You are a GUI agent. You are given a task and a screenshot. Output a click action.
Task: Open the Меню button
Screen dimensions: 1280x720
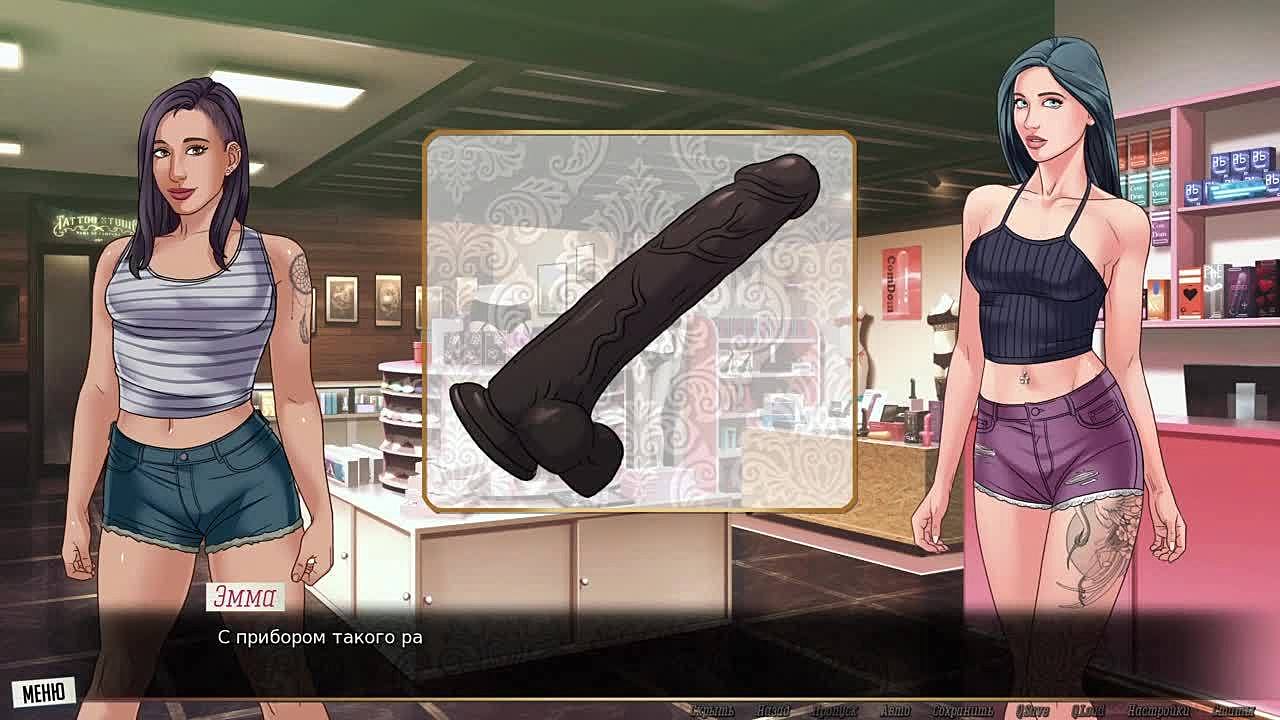point(43,691)
